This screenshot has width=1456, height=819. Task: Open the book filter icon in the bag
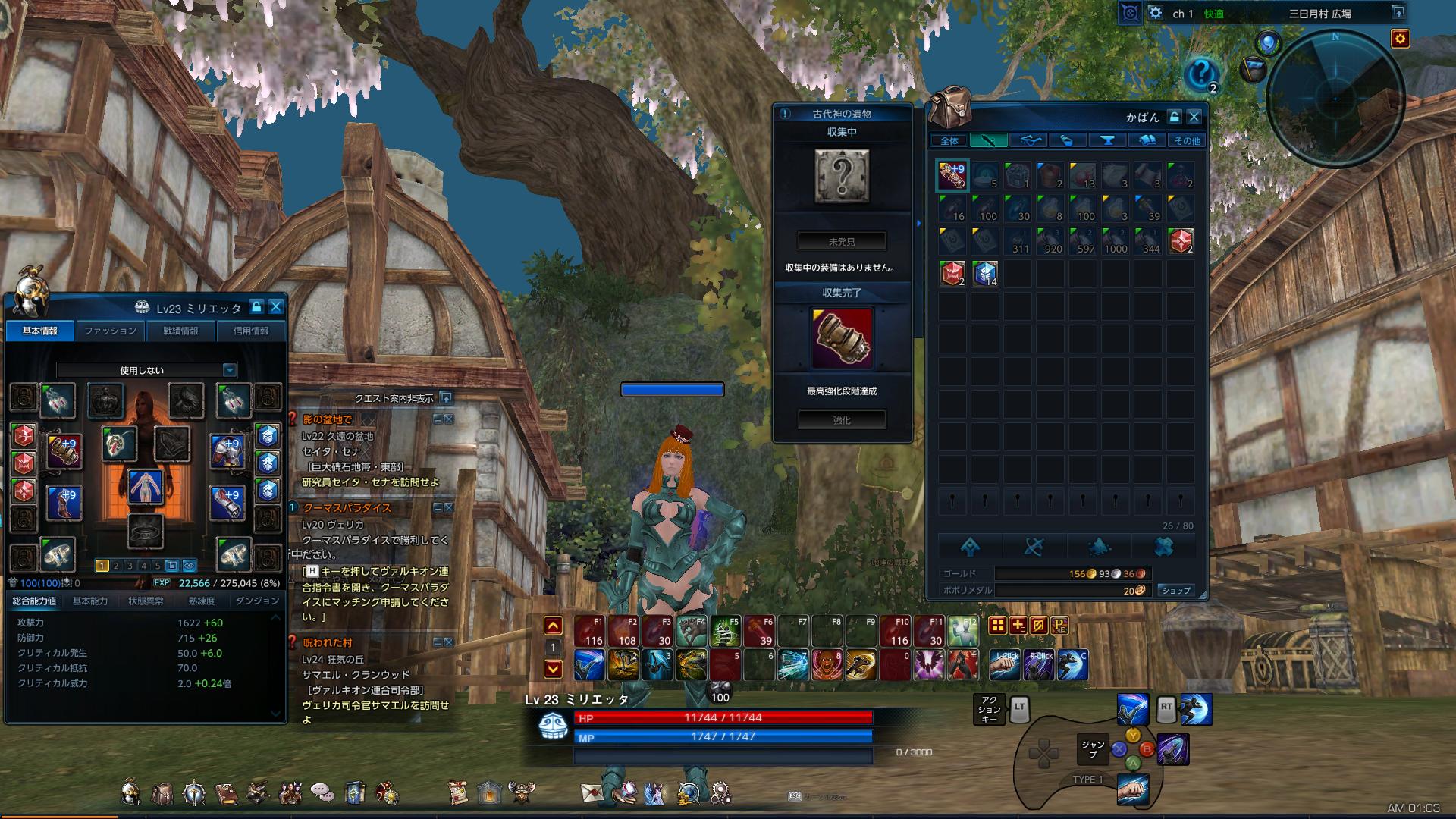[x=1147, y=140]
